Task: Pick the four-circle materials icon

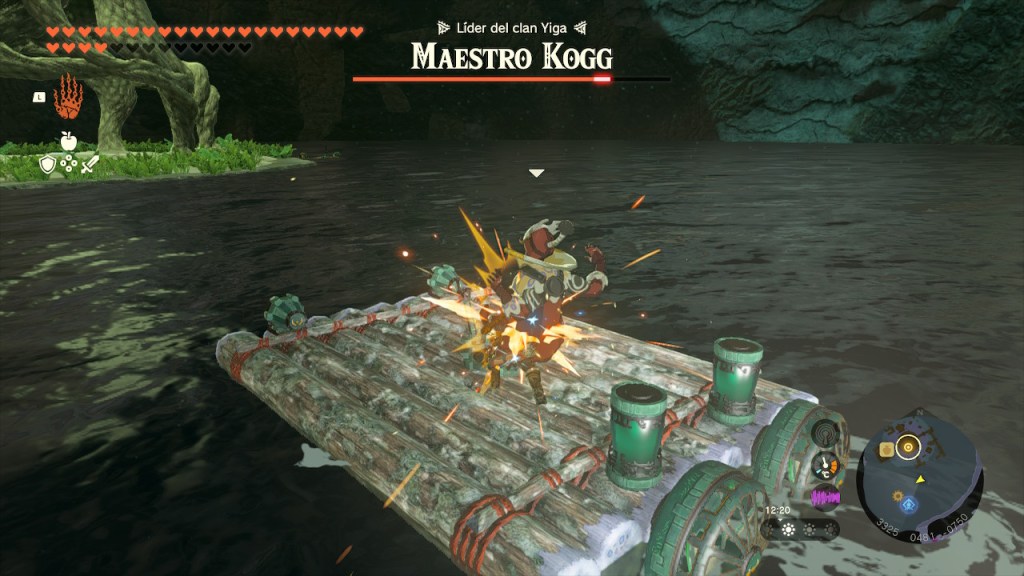Action: point(68,166)
